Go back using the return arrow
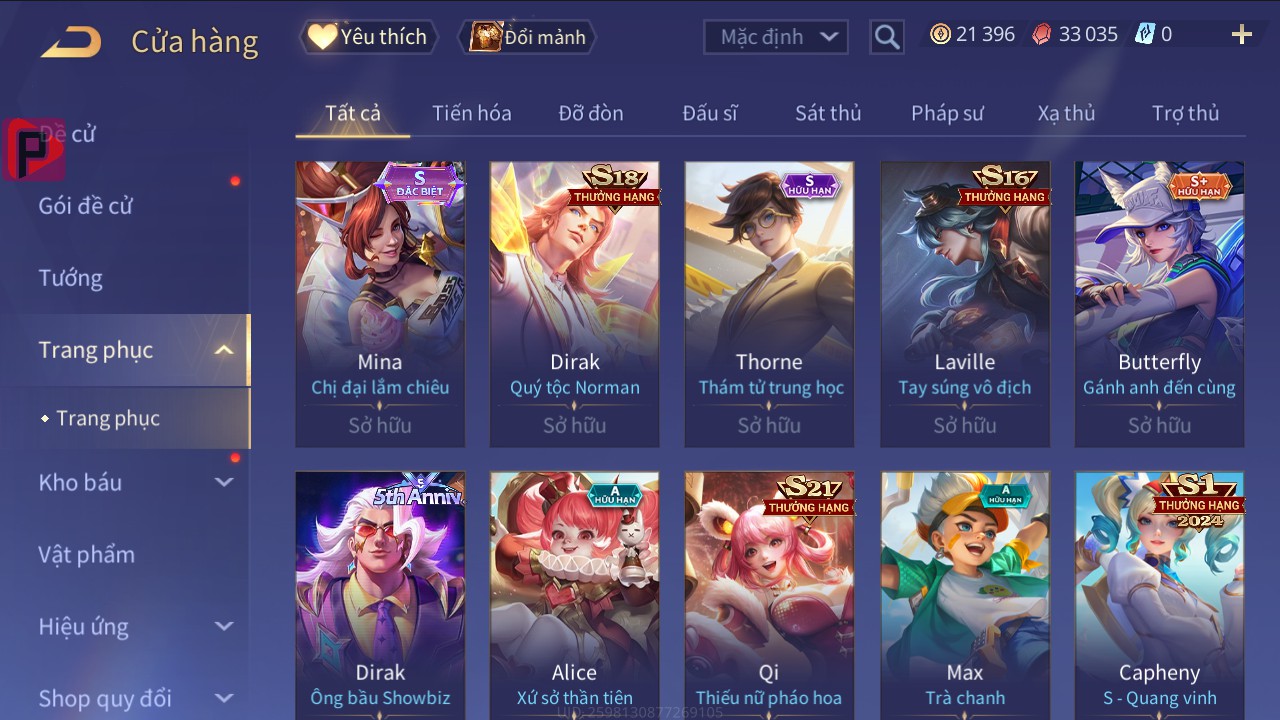The width and height of the screenshot is (1280, 720). [71, 42]
